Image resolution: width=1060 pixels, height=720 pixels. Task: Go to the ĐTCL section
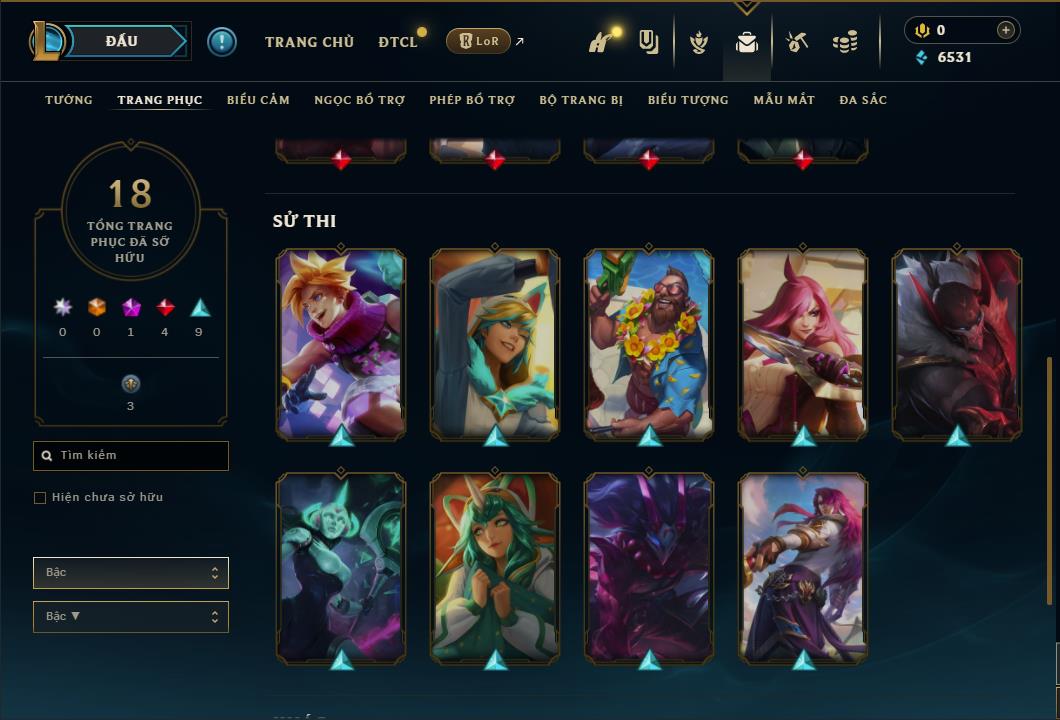[397, 42]
